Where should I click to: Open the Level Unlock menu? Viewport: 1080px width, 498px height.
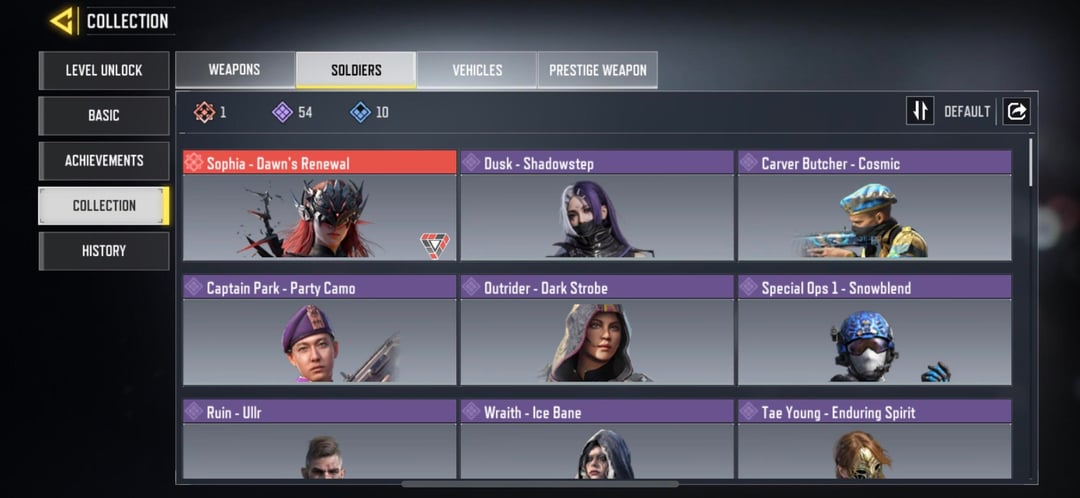point(104,70)
